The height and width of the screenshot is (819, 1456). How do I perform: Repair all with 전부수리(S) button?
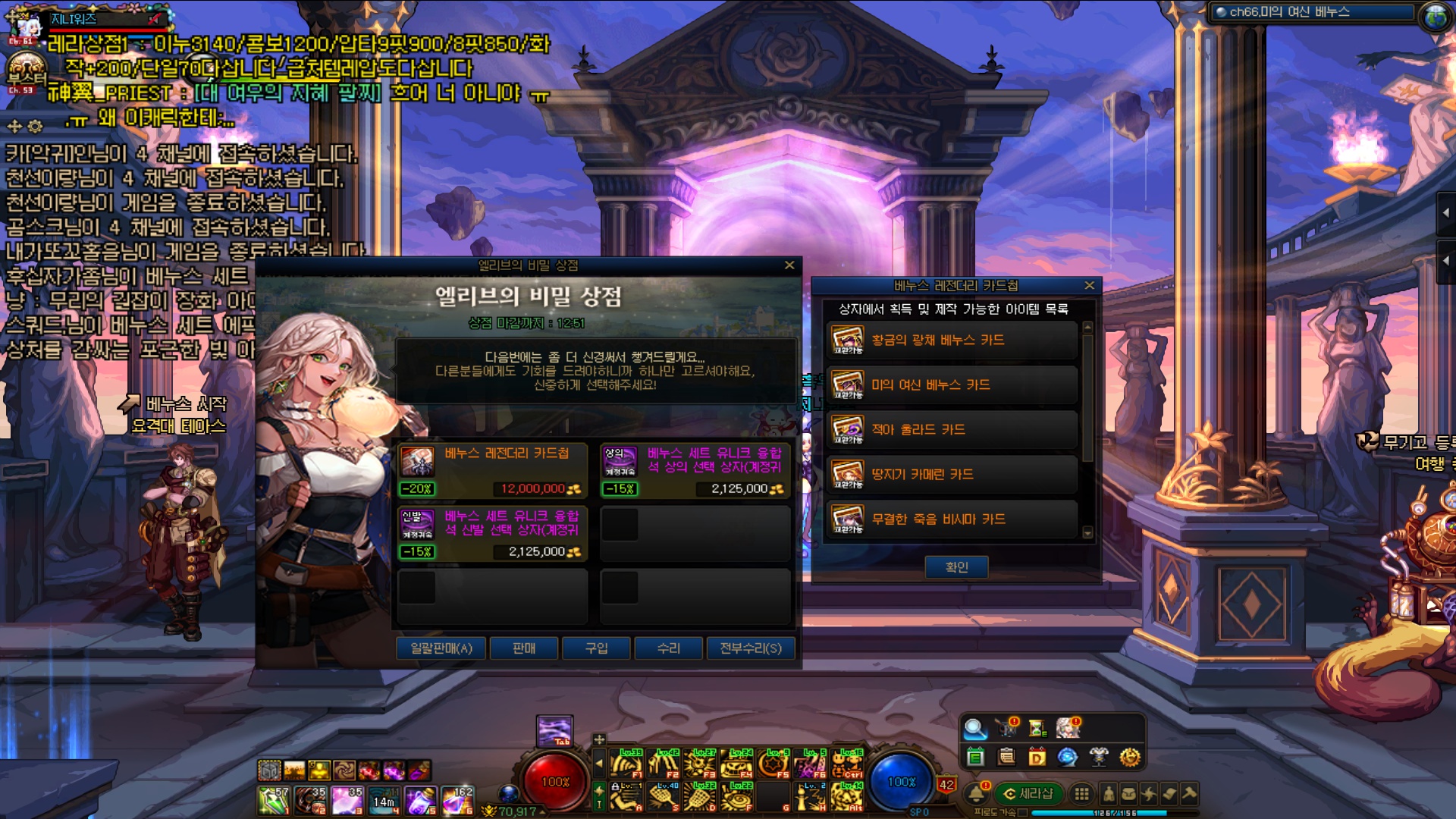(750, 648)
